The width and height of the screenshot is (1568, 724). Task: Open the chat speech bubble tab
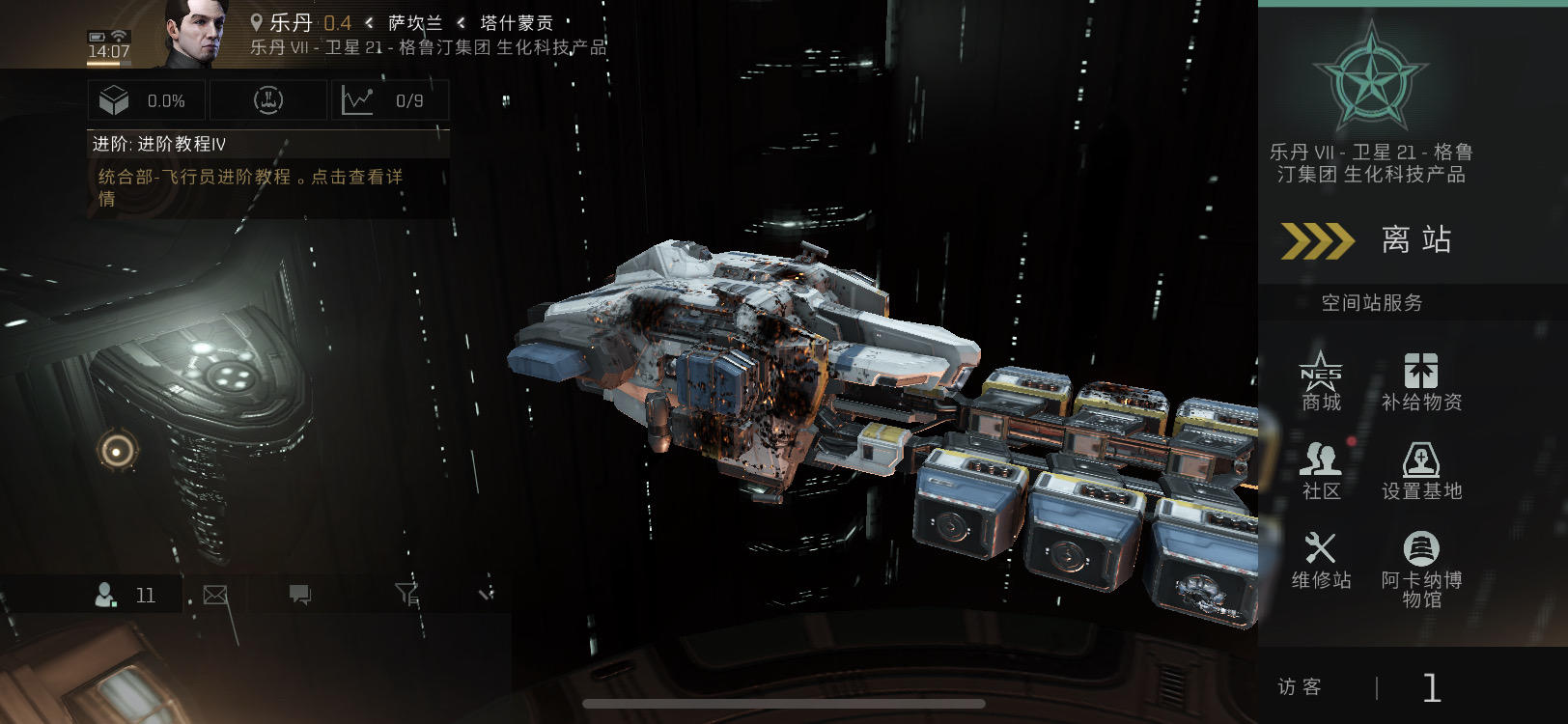300,595
